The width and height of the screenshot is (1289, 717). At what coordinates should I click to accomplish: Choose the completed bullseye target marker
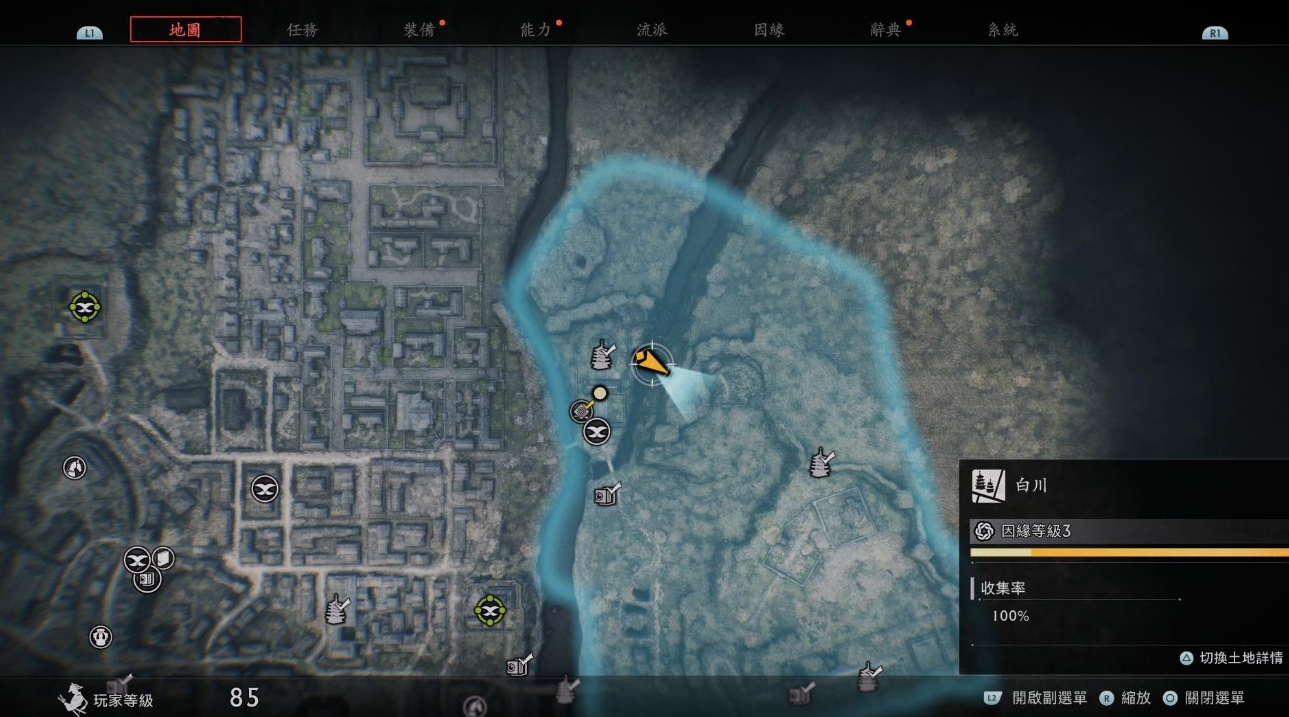tap(581, 410)
